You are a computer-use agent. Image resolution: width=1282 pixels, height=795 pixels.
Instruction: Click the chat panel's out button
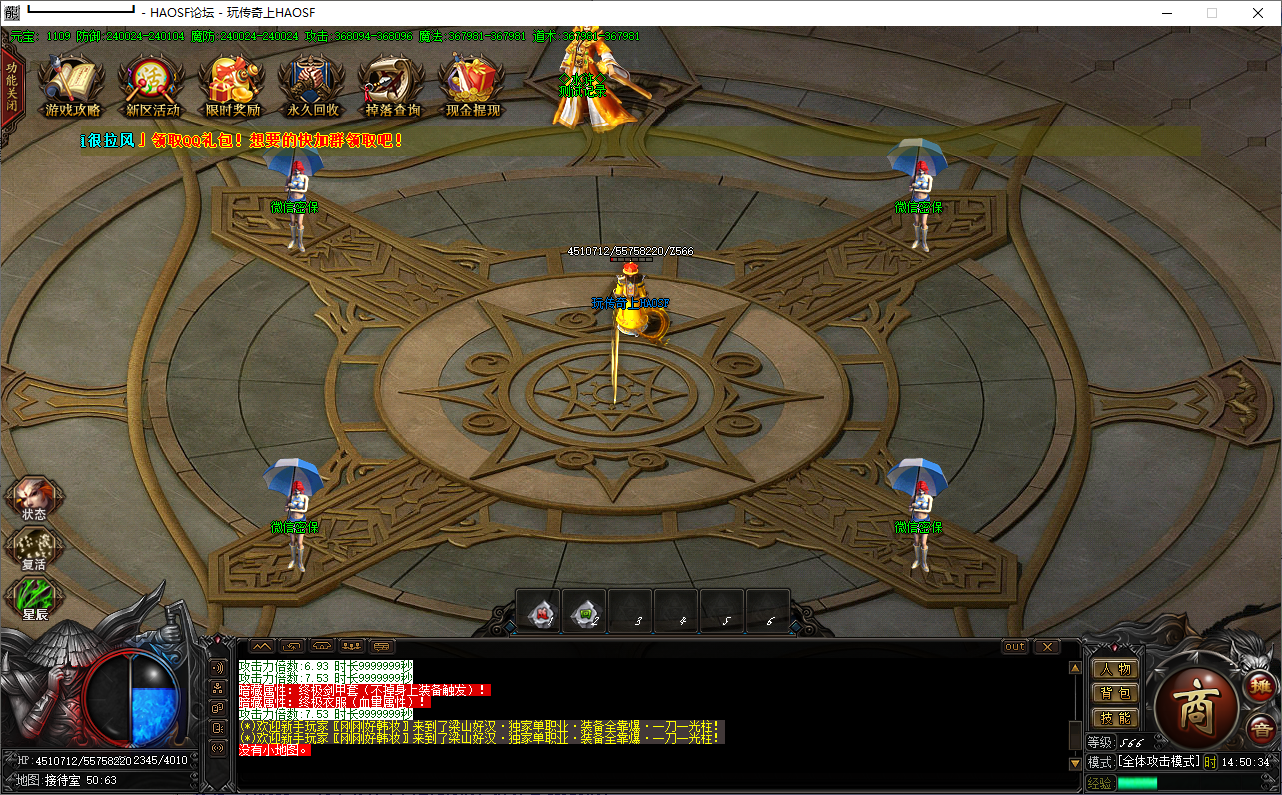[x=1015, y=647]
